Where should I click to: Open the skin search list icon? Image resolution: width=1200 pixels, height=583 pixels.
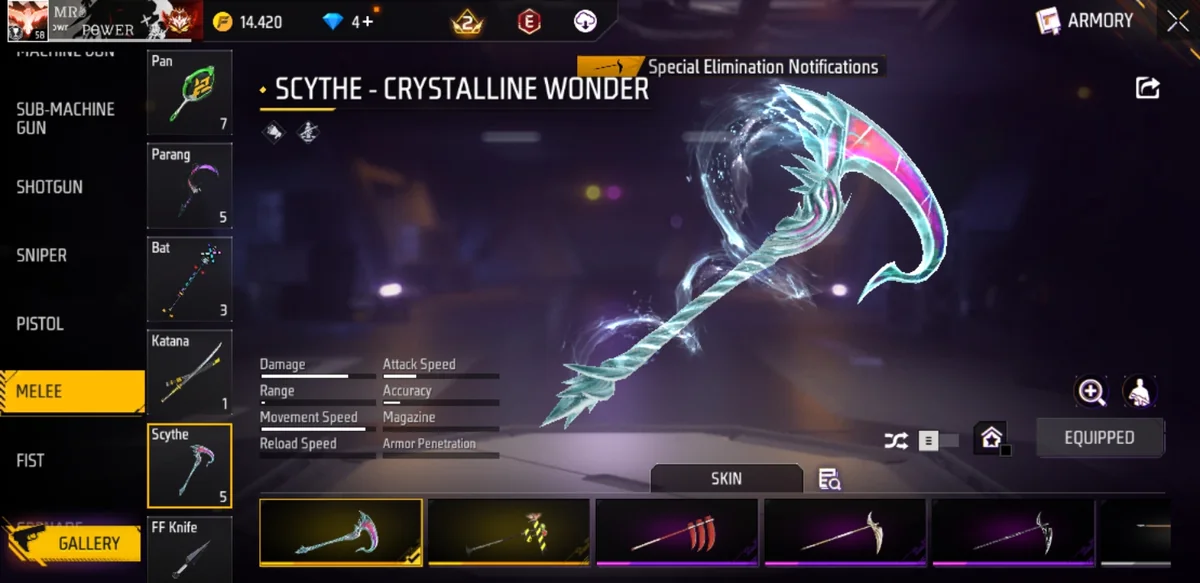click(x=829, y=479)
